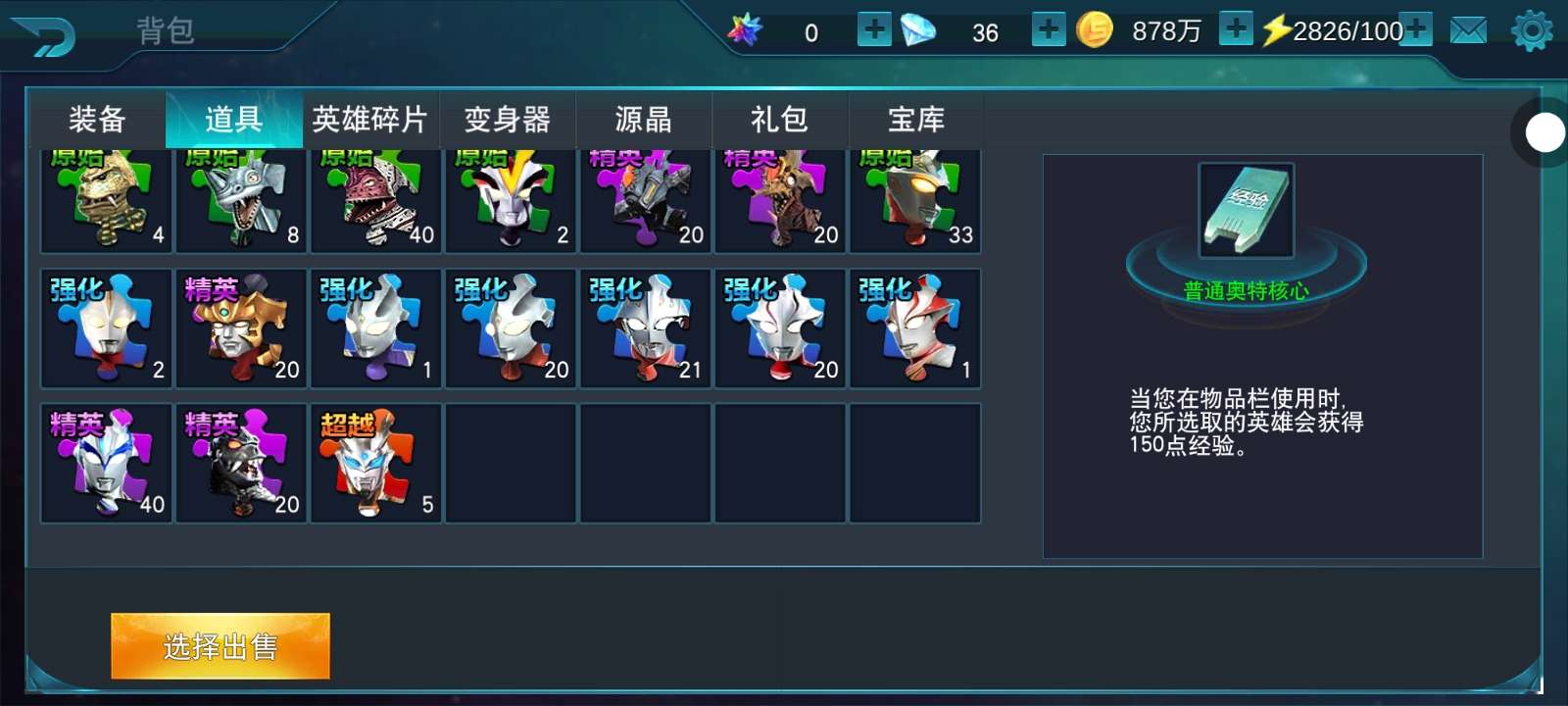Open the settings gear icon

[1532, 31]
